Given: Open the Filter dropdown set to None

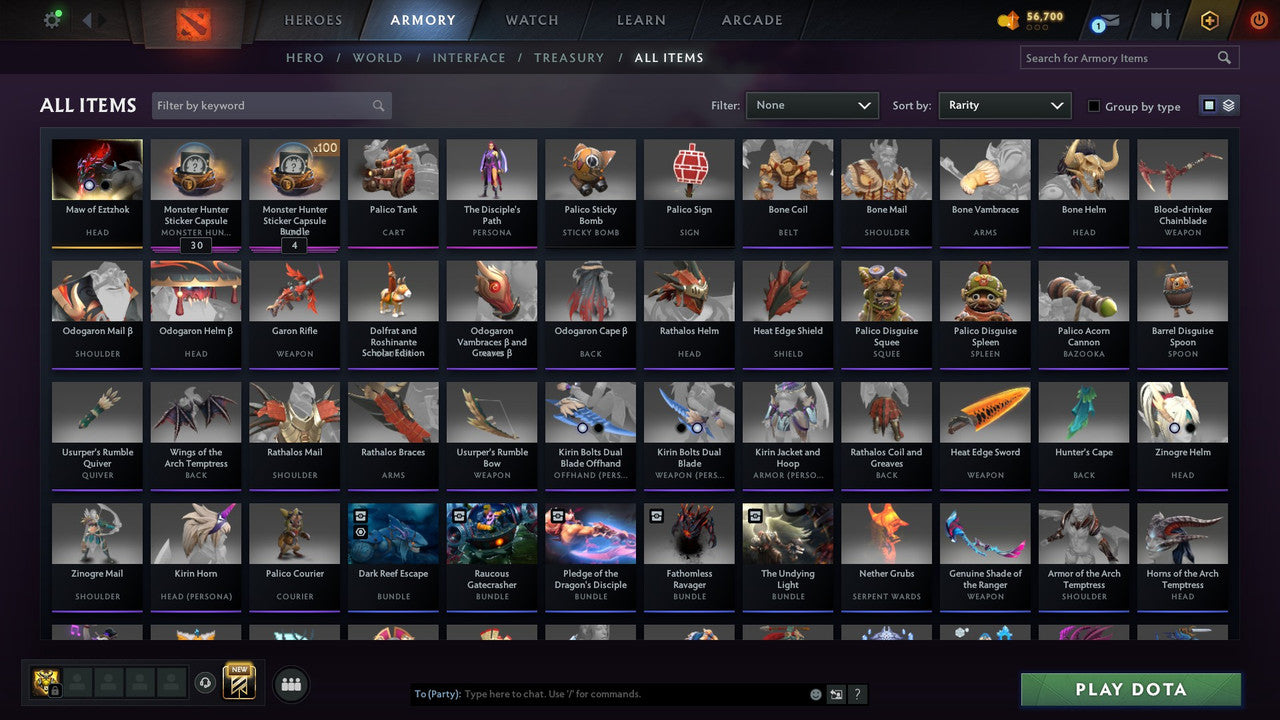Looking at the screenshot, I should coord(811,104).
